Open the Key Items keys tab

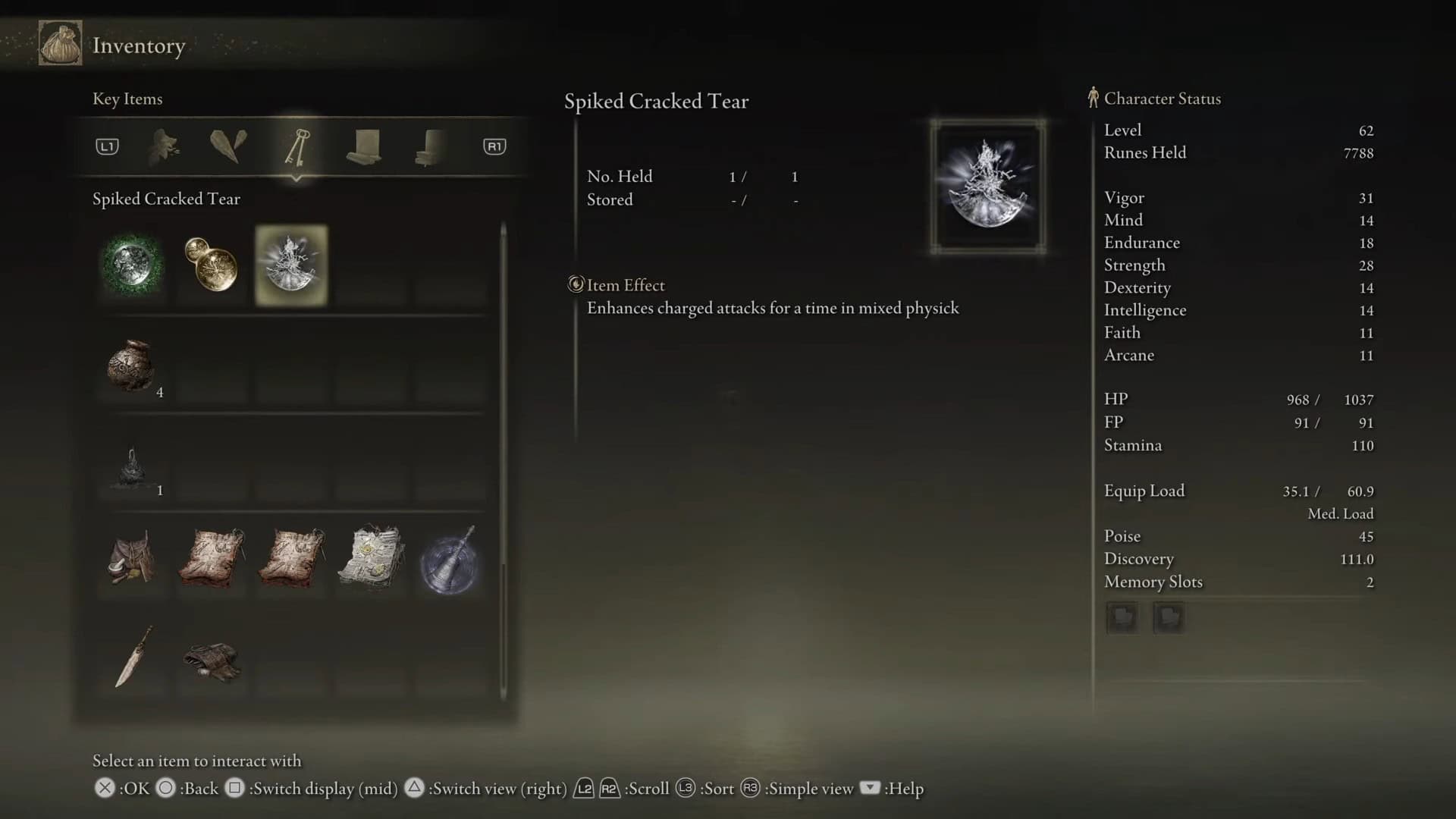pyautogui.click(x=297, y=146)
